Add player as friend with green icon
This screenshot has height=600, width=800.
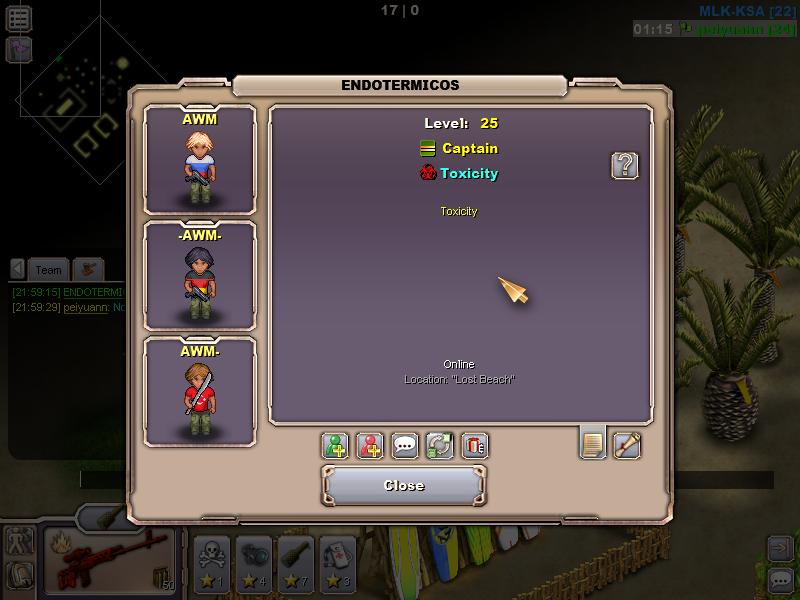coord(336,445)
